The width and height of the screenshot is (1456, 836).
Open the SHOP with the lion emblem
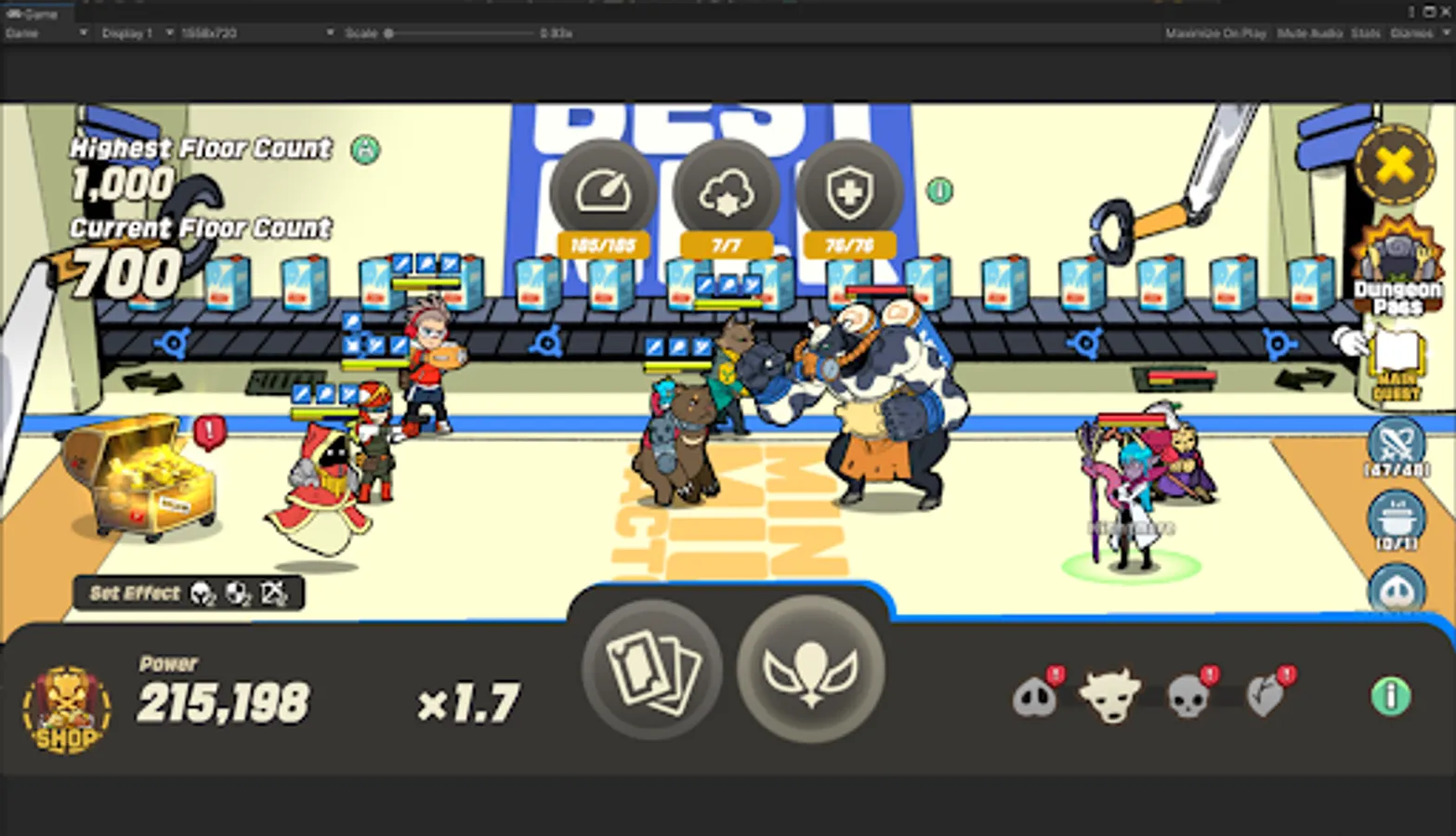[x=65, y=711]
